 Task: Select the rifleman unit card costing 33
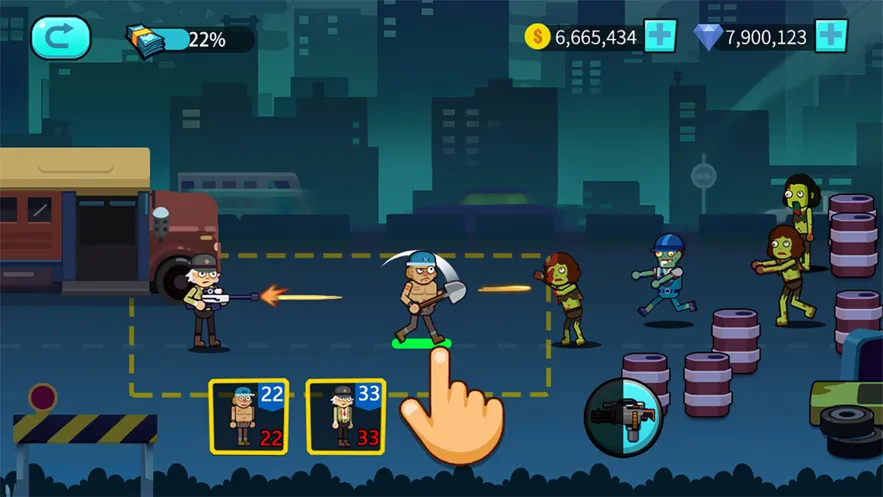(x=345, y=417)
